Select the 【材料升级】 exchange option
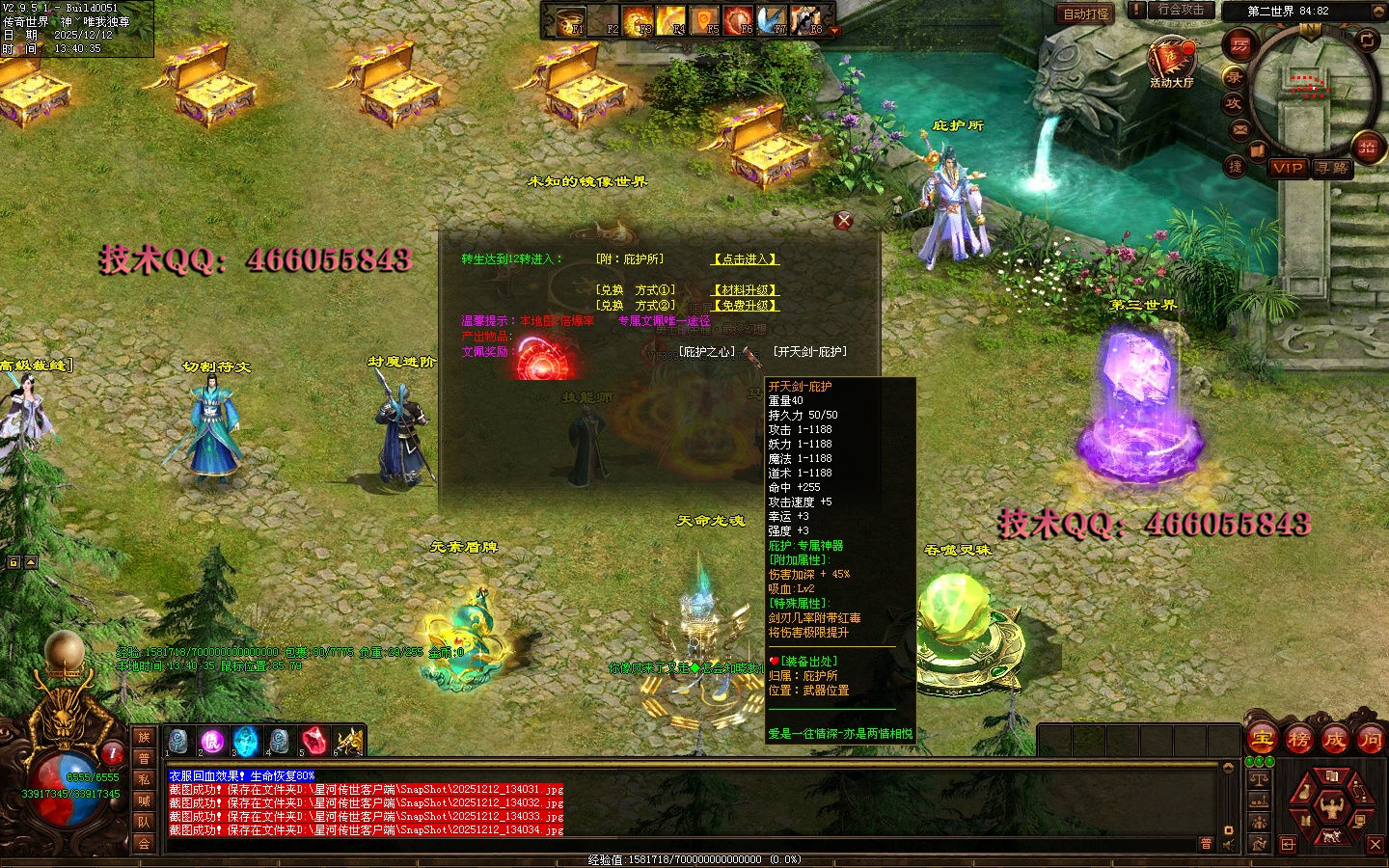Viewport: 1389px width, 868px height. tap(745, 290)
